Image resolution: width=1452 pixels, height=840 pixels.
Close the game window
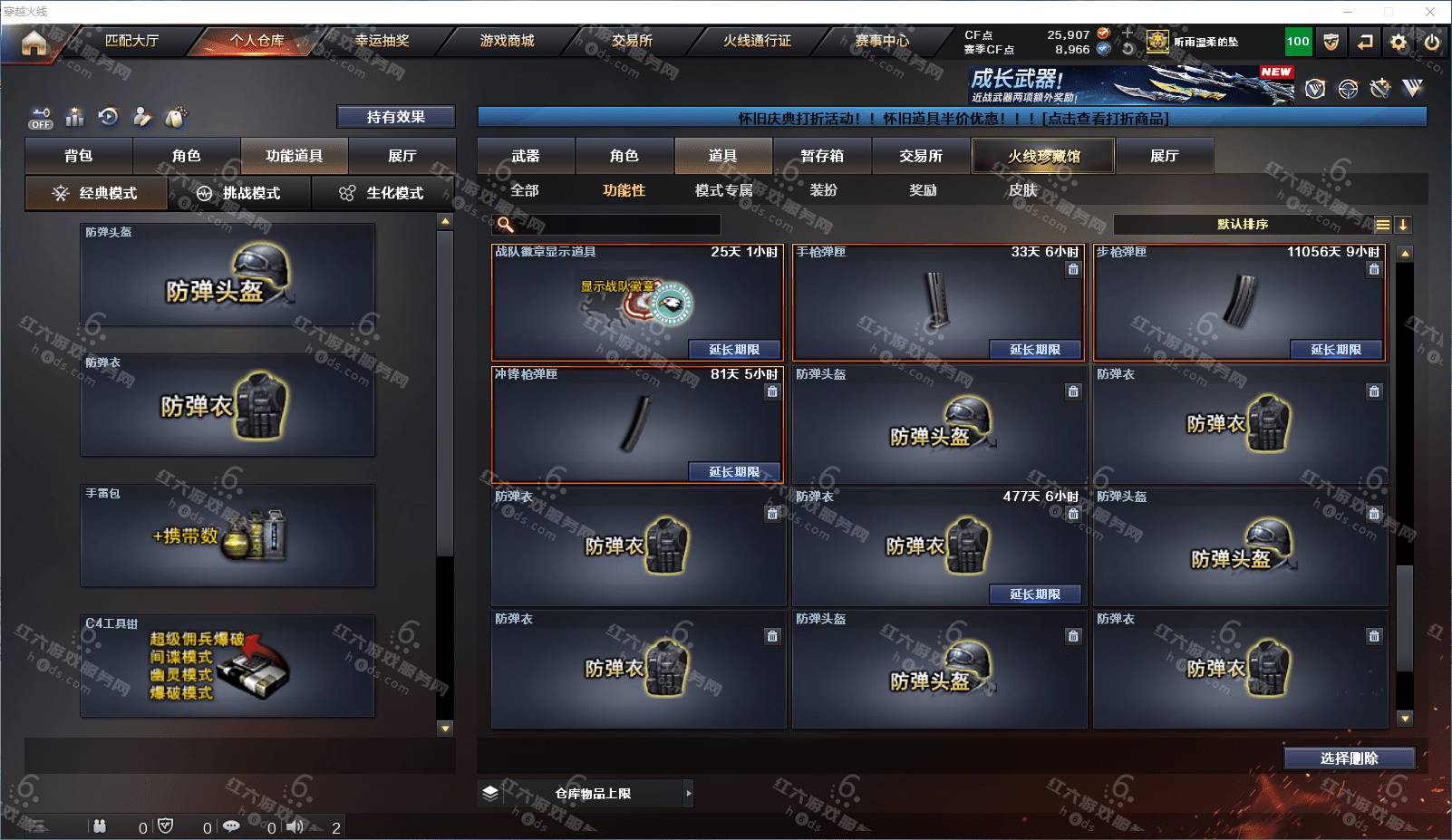point(1430,12)
